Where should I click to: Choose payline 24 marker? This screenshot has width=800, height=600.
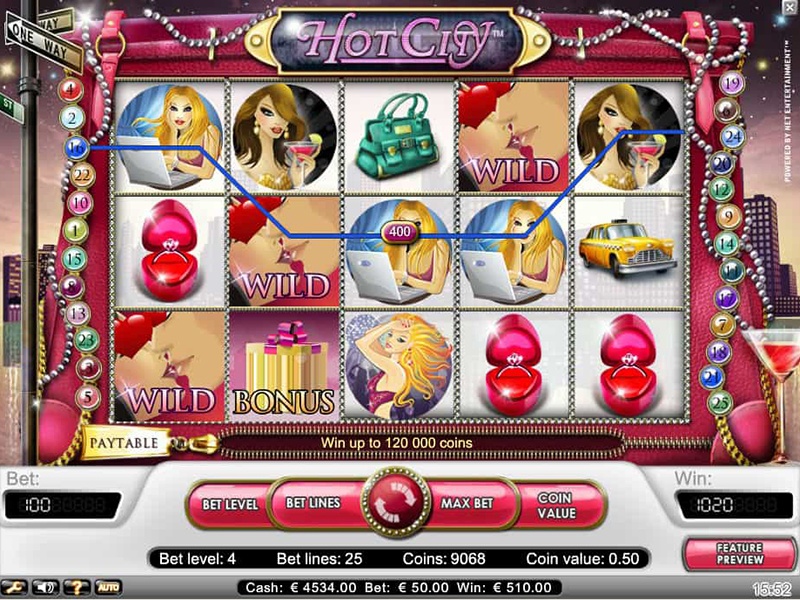coord(732,135)
